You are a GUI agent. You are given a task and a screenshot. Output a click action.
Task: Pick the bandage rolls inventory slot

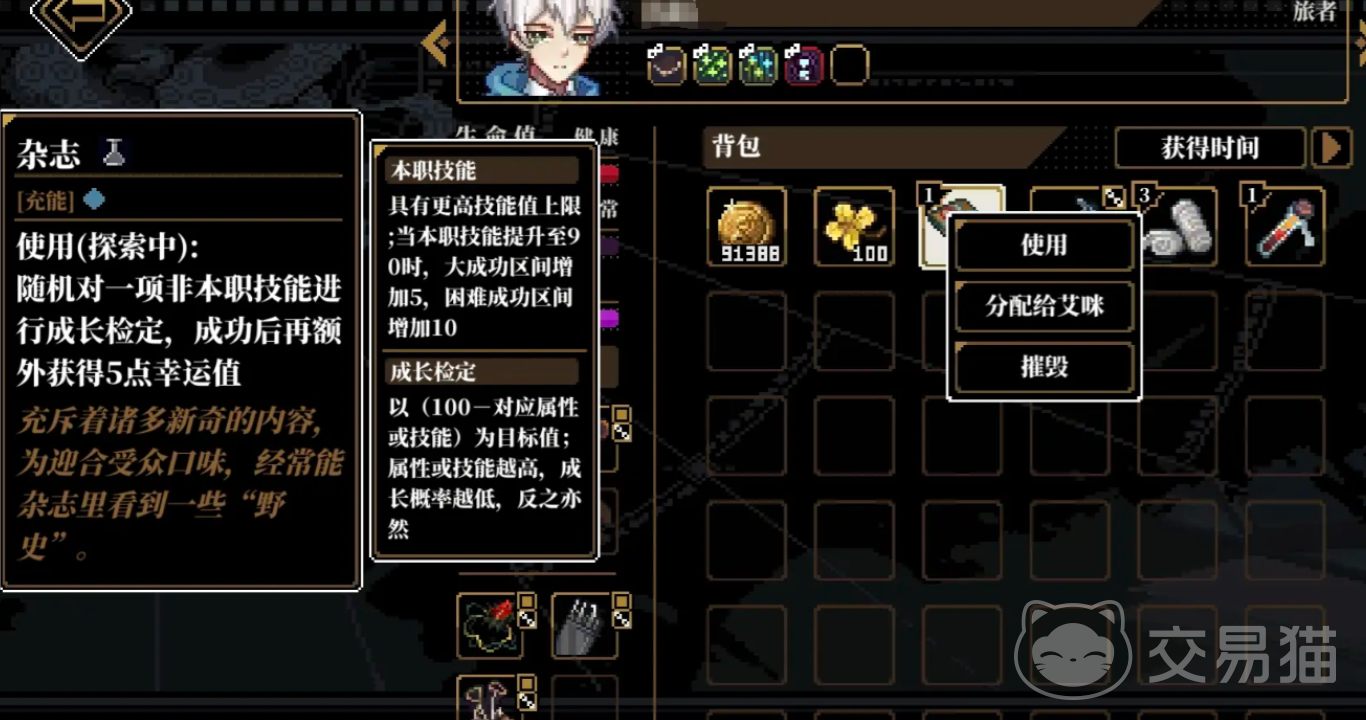1180,228
